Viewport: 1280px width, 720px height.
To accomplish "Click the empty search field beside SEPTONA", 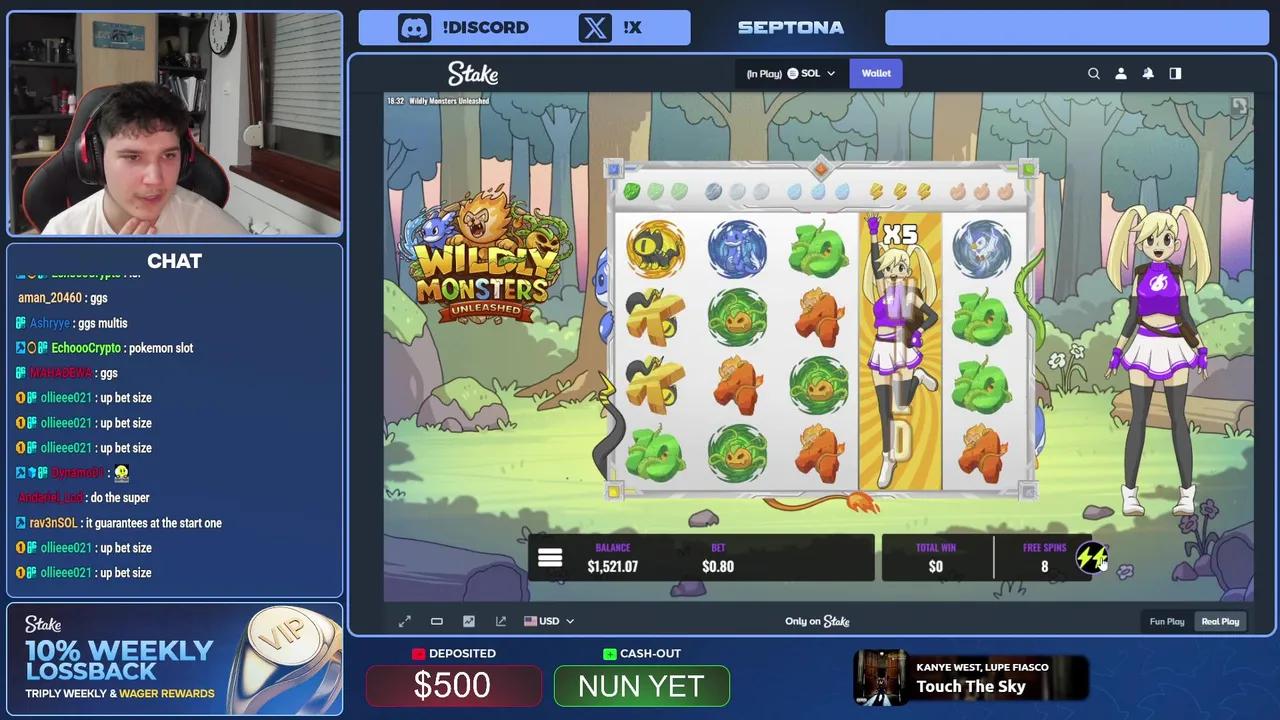I will (x=1077, y=27).
